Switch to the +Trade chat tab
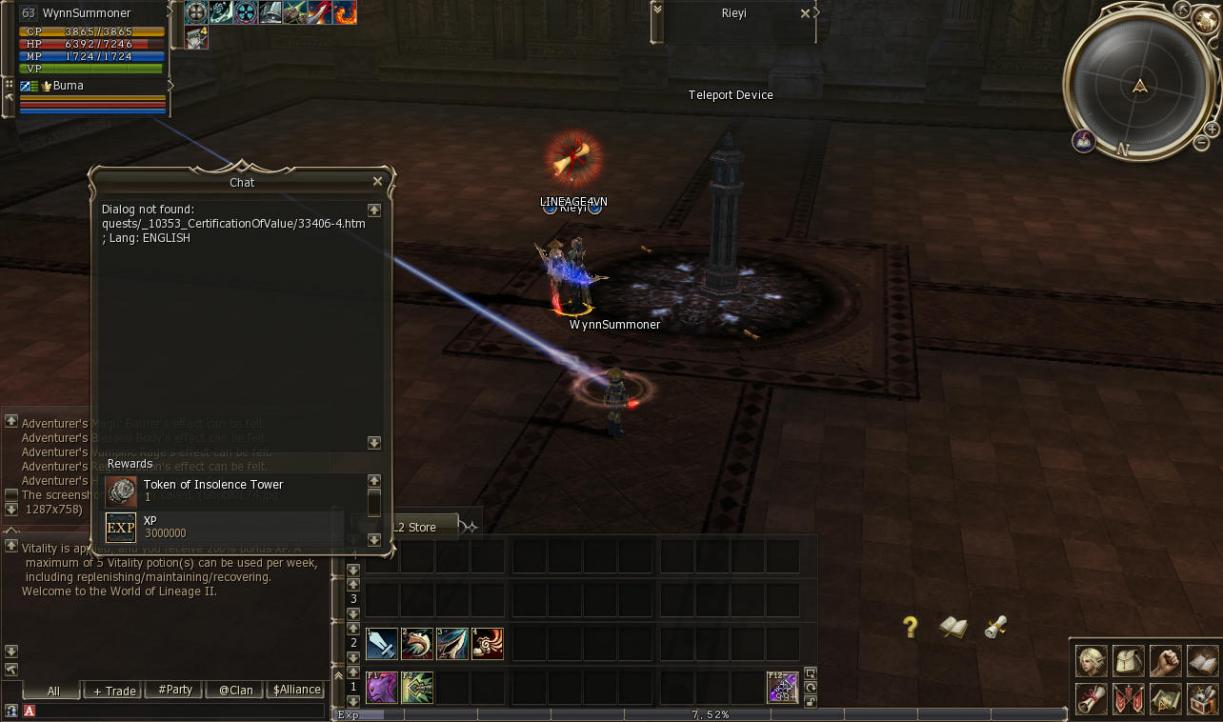Image resolution: width=1223 pixels, height=722 pixels. click(x=114, y=690)
